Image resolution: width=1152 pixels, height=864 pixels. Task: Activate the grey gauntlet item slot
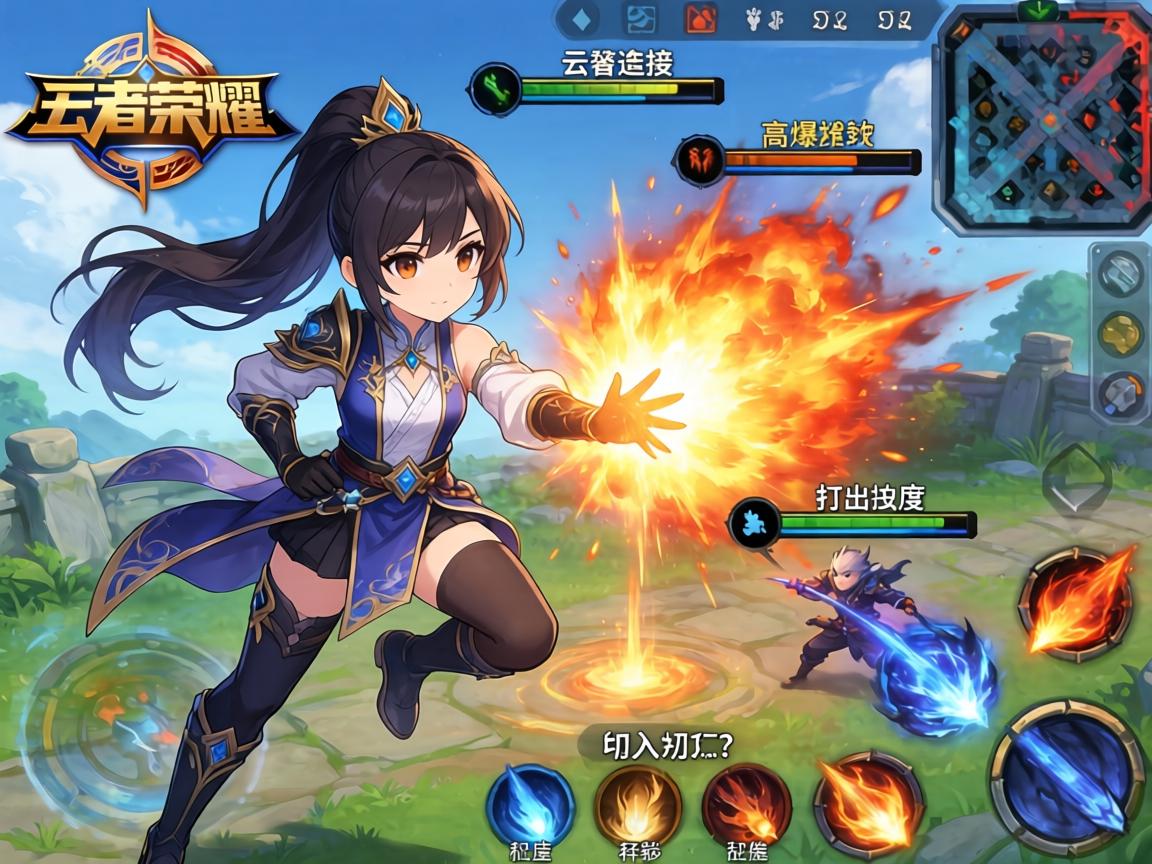(1120, 393)
